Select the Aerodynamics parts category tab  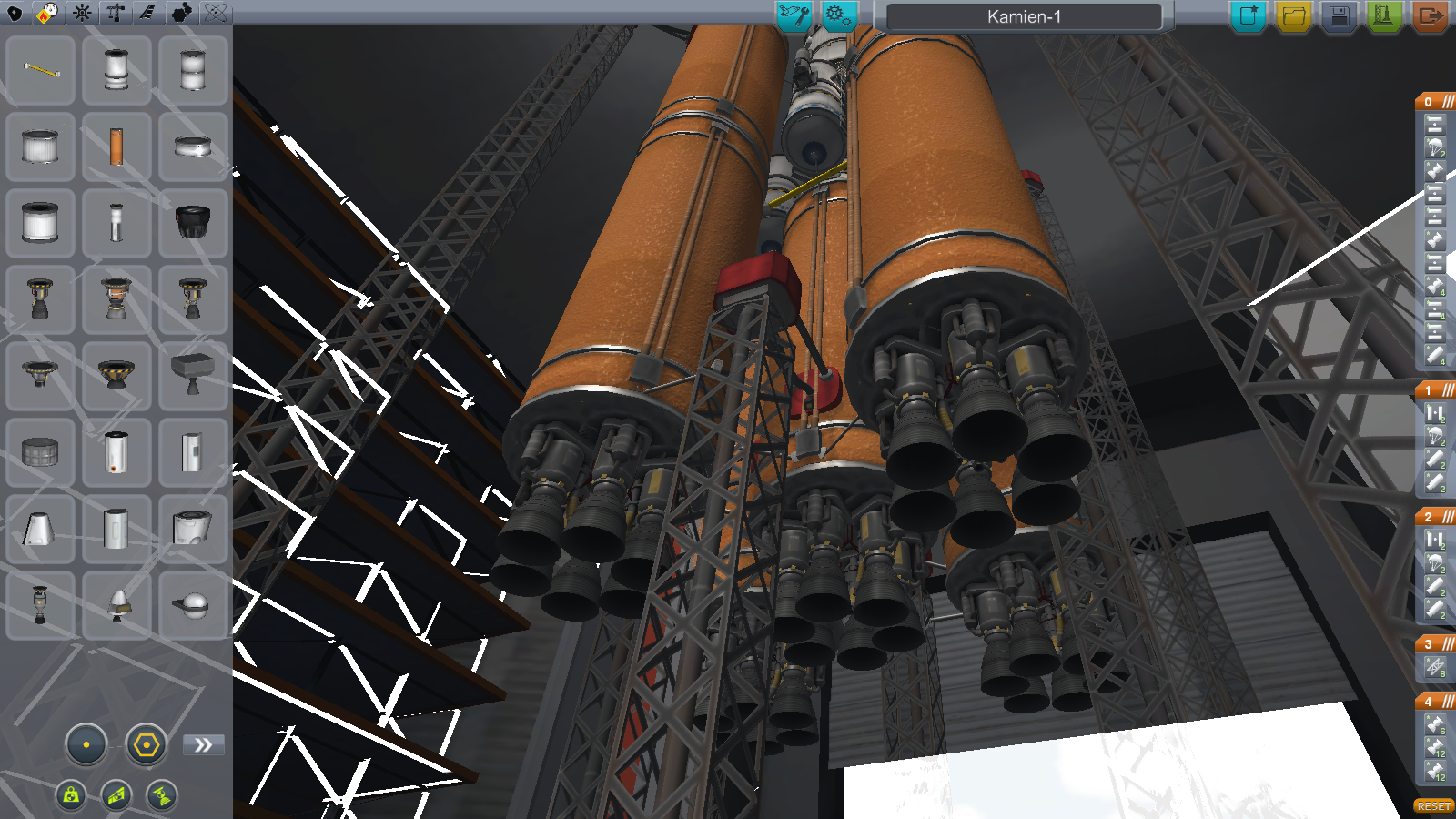[147, 13]
